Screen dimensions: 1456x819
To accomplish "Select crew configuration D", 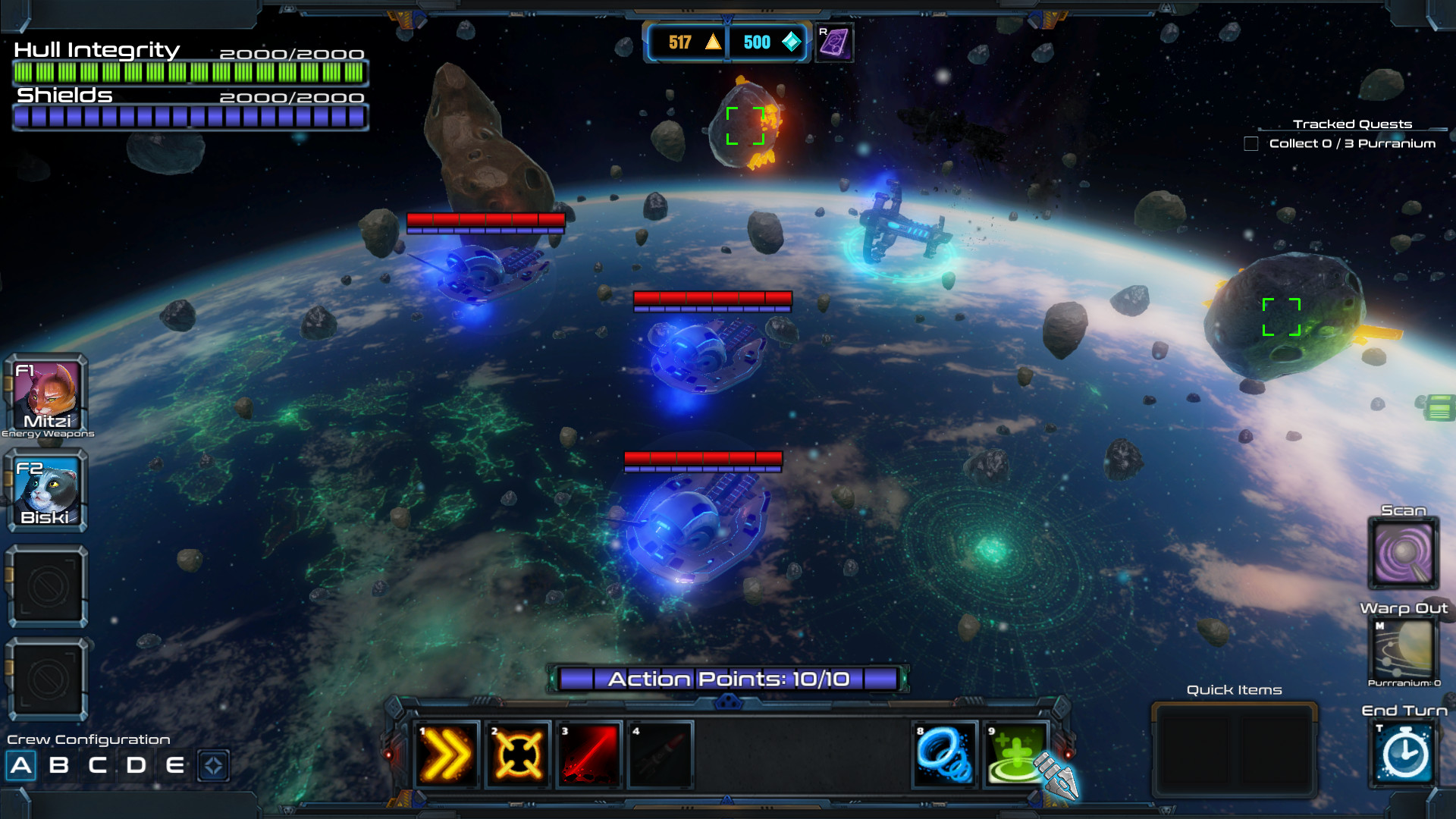I will [x=136, y=765].
